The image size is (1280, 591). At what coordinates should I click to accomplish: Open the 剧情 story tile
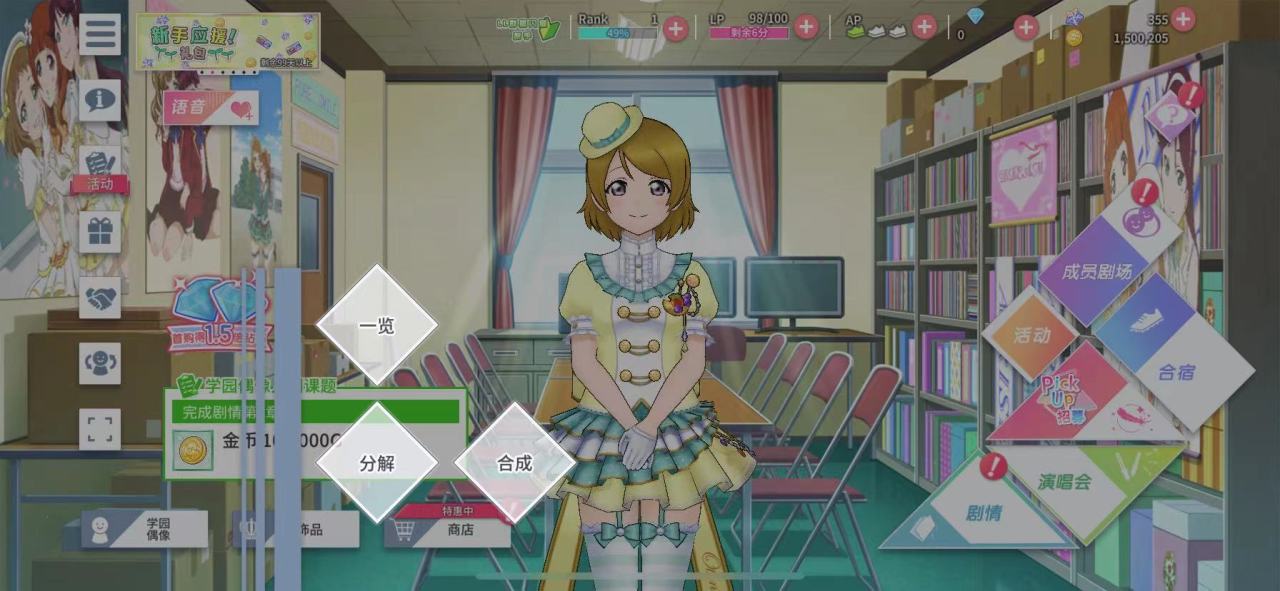[x=983, y=513]
